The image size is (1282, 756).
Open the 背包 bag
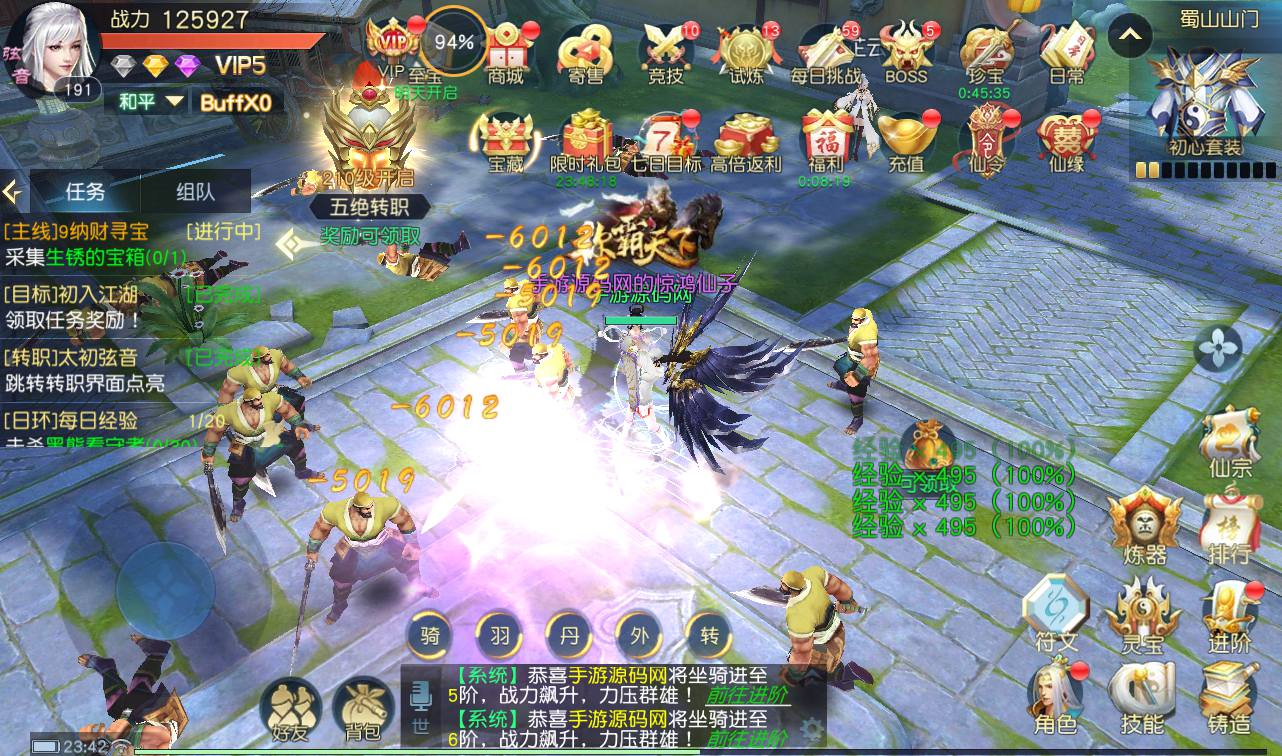pos(360,708)
